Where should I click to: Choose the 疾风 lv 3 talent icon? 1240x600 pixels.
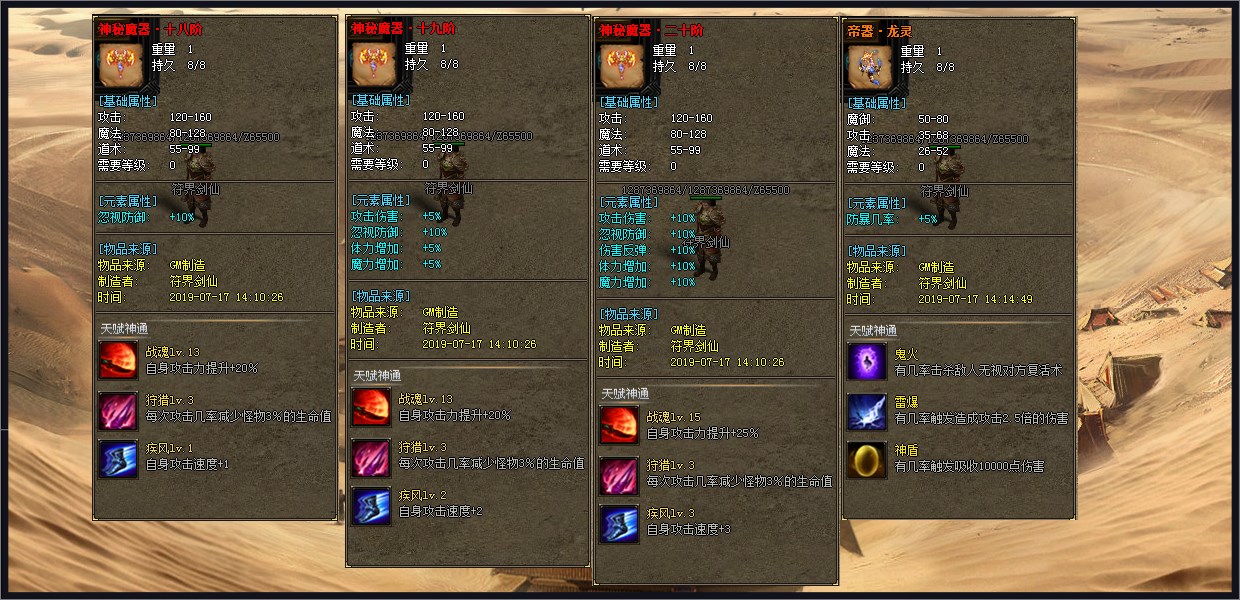point(619,524)
